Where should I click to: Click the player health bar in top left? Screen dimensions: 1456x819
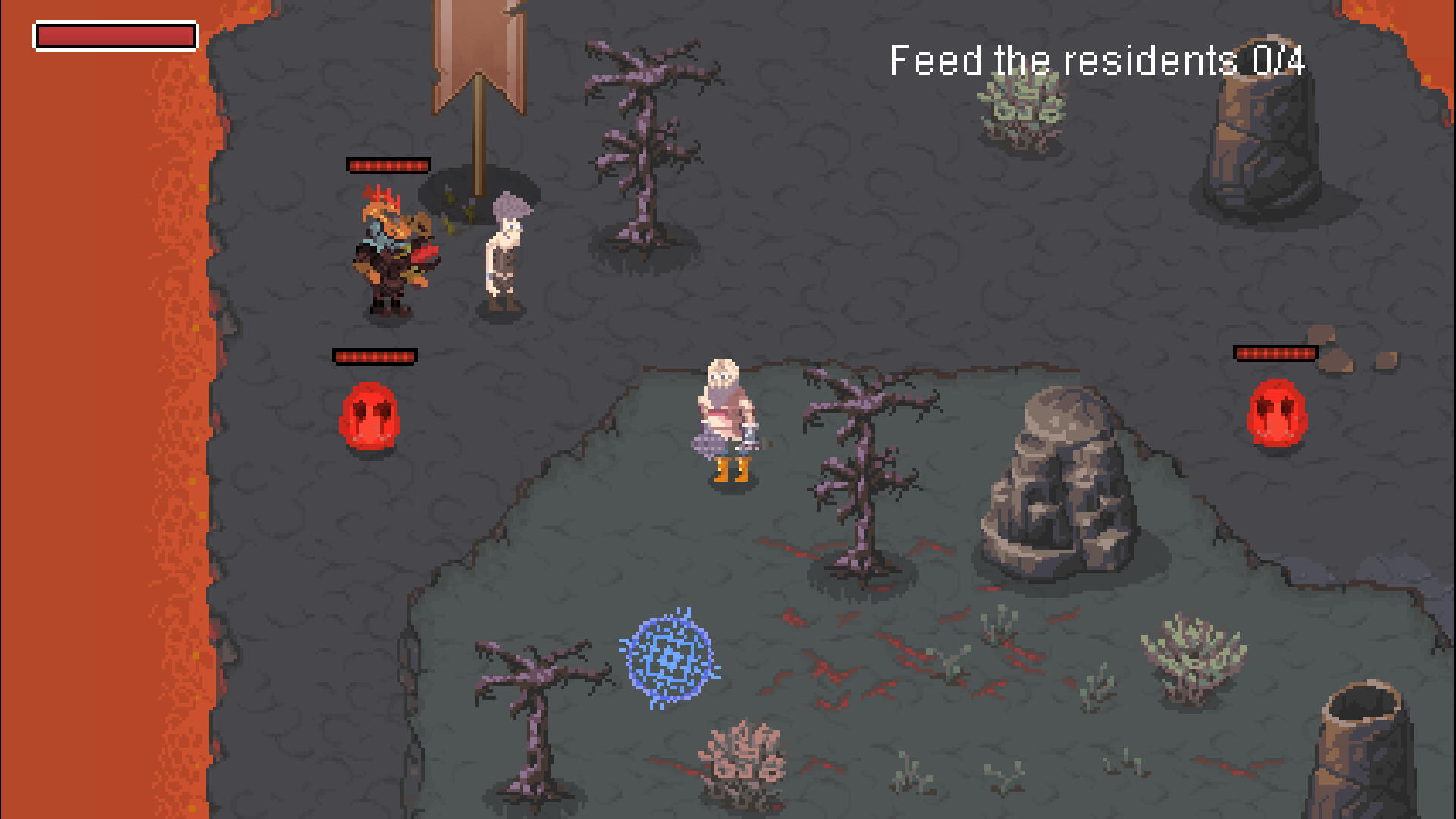(x=114, y=35)
